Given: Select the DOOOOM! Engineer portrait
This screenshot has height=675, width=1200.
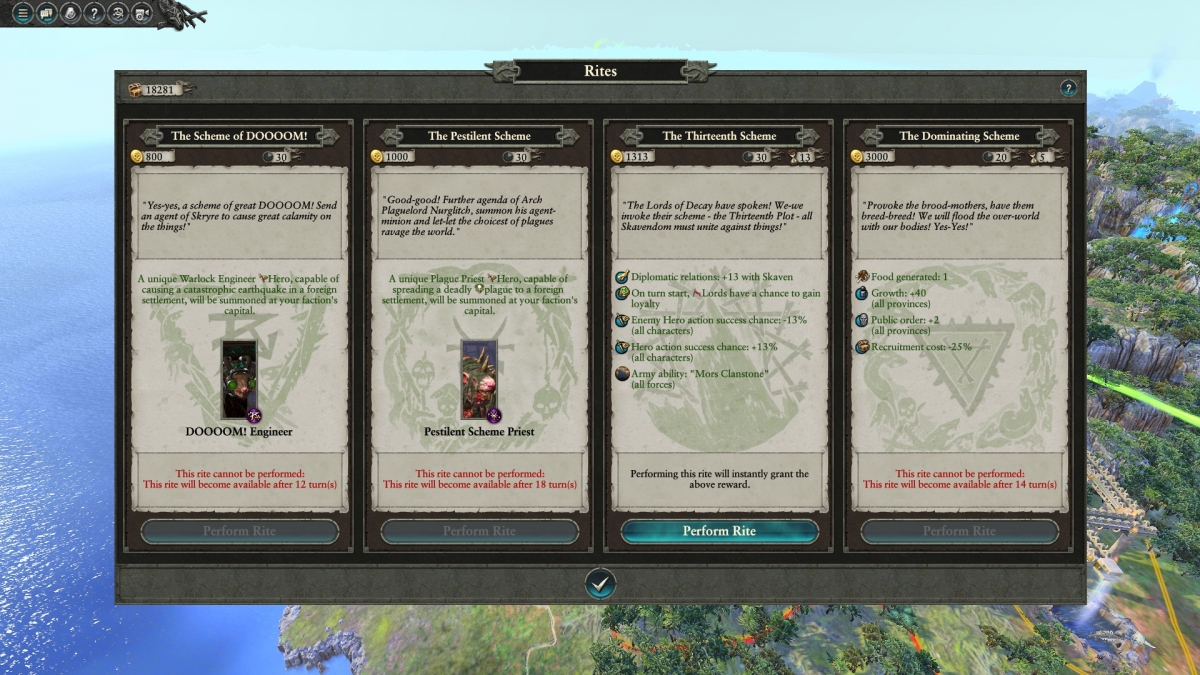Looking at the screenshot, I should 240,380.
